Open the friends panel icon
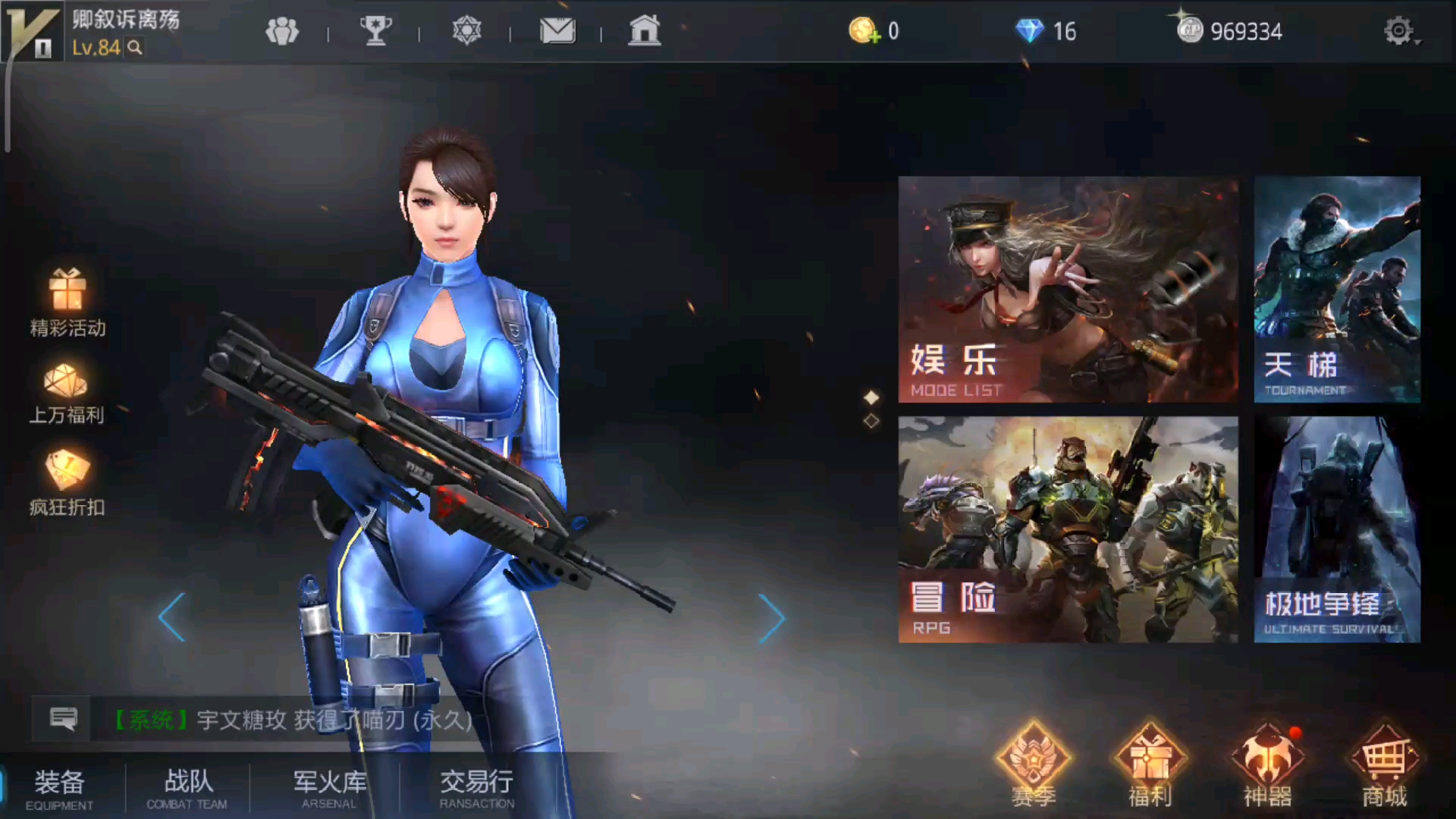 coord(283,31)
